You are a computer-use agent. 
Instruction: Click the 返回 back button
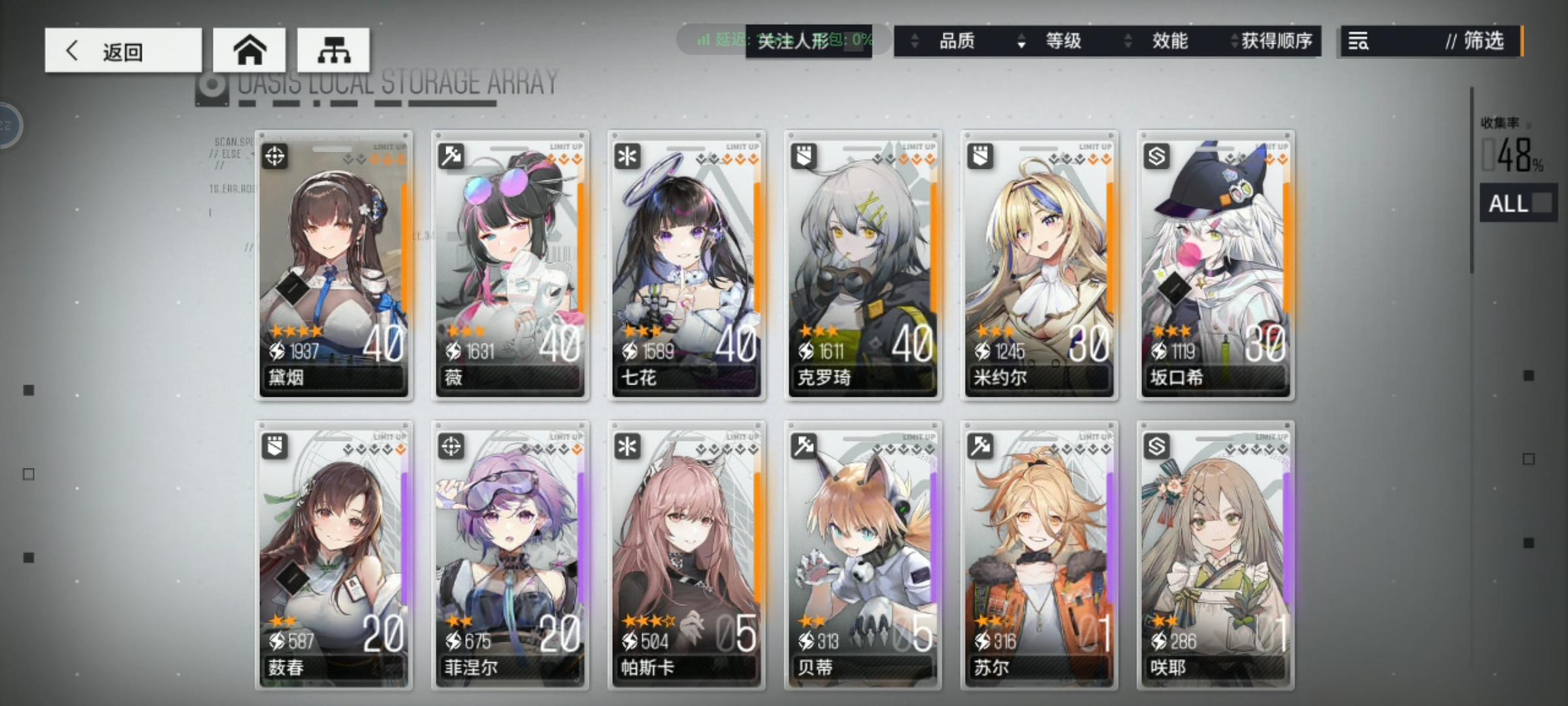tap(123, 50)
